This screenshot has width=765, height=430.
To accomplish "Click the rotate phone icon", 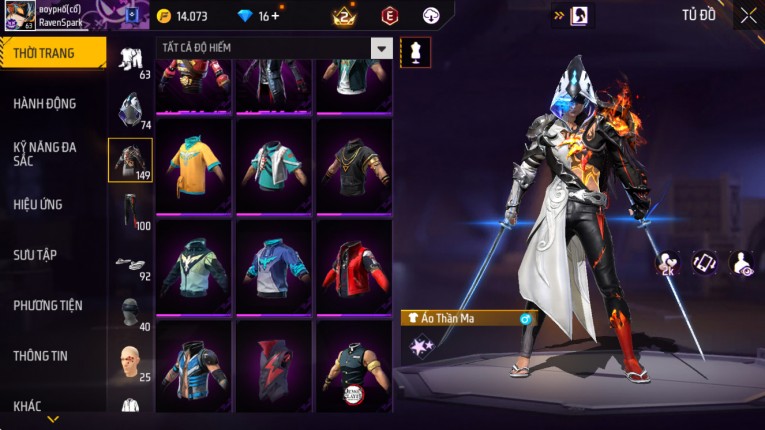I will pyautogui.click(x=705, y=263).
